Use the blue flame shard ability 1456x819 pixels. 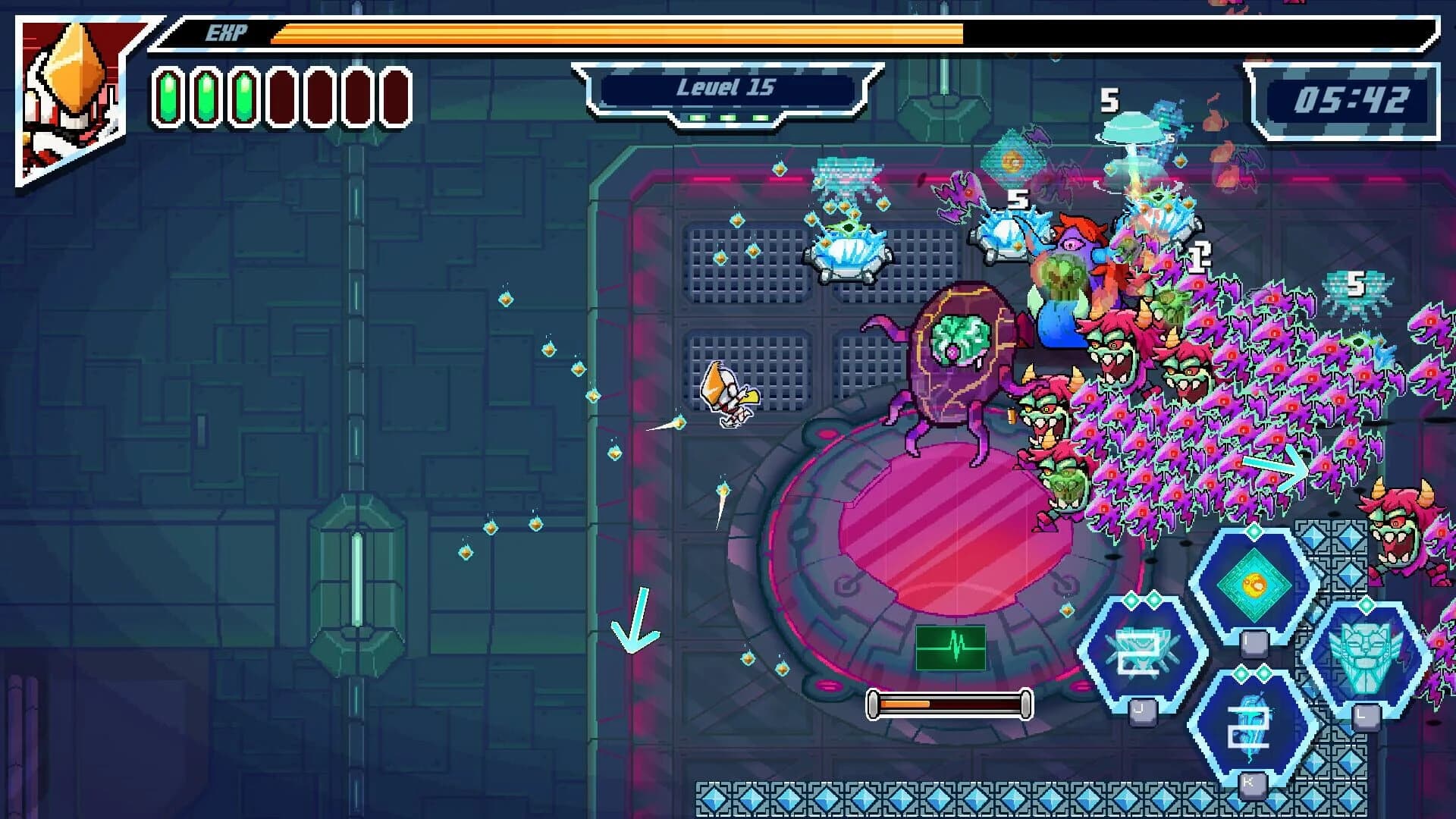[x=1251, y=726]
